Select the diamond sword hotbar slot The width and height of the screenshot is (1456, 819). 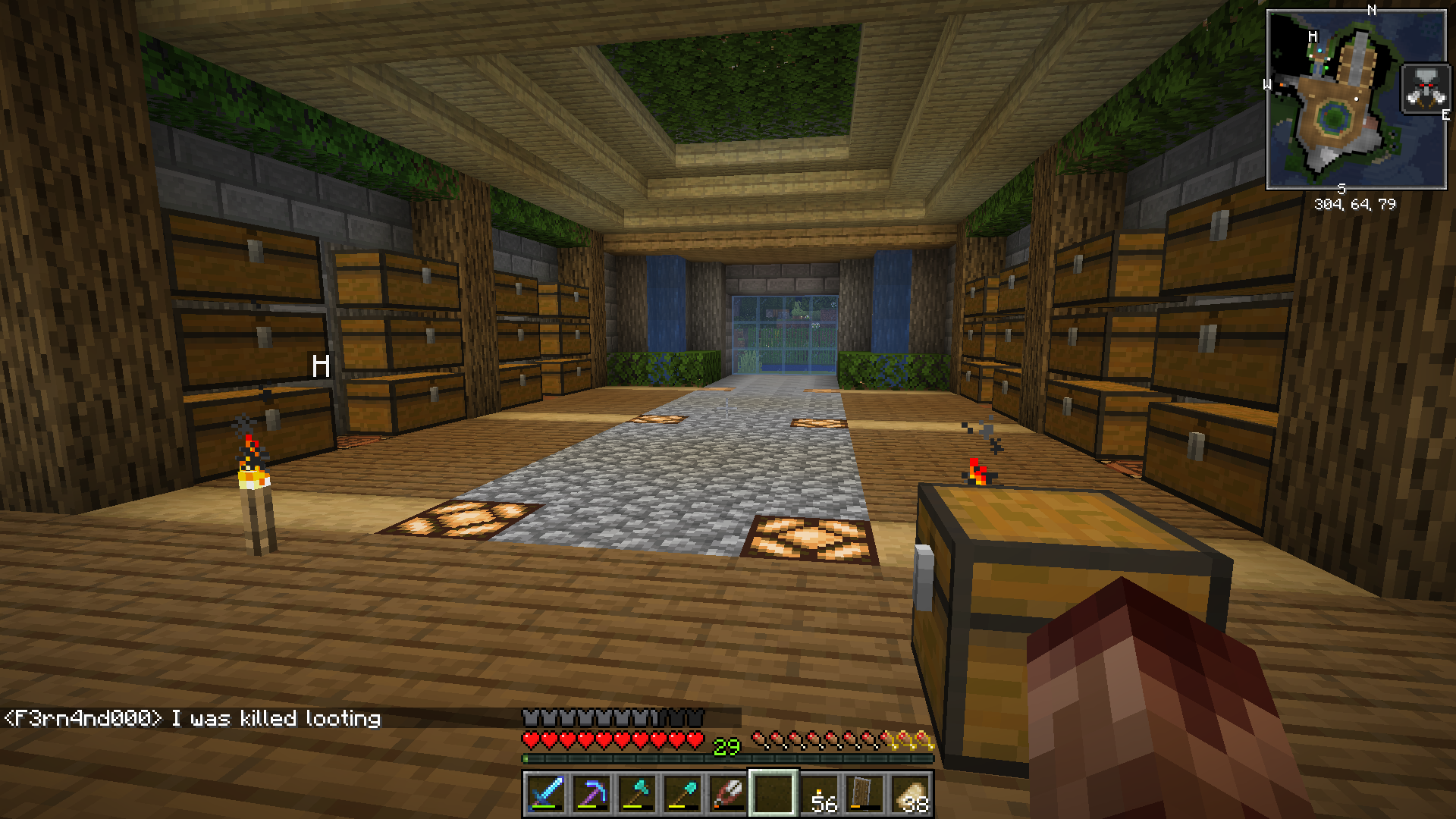click(546, 793)
